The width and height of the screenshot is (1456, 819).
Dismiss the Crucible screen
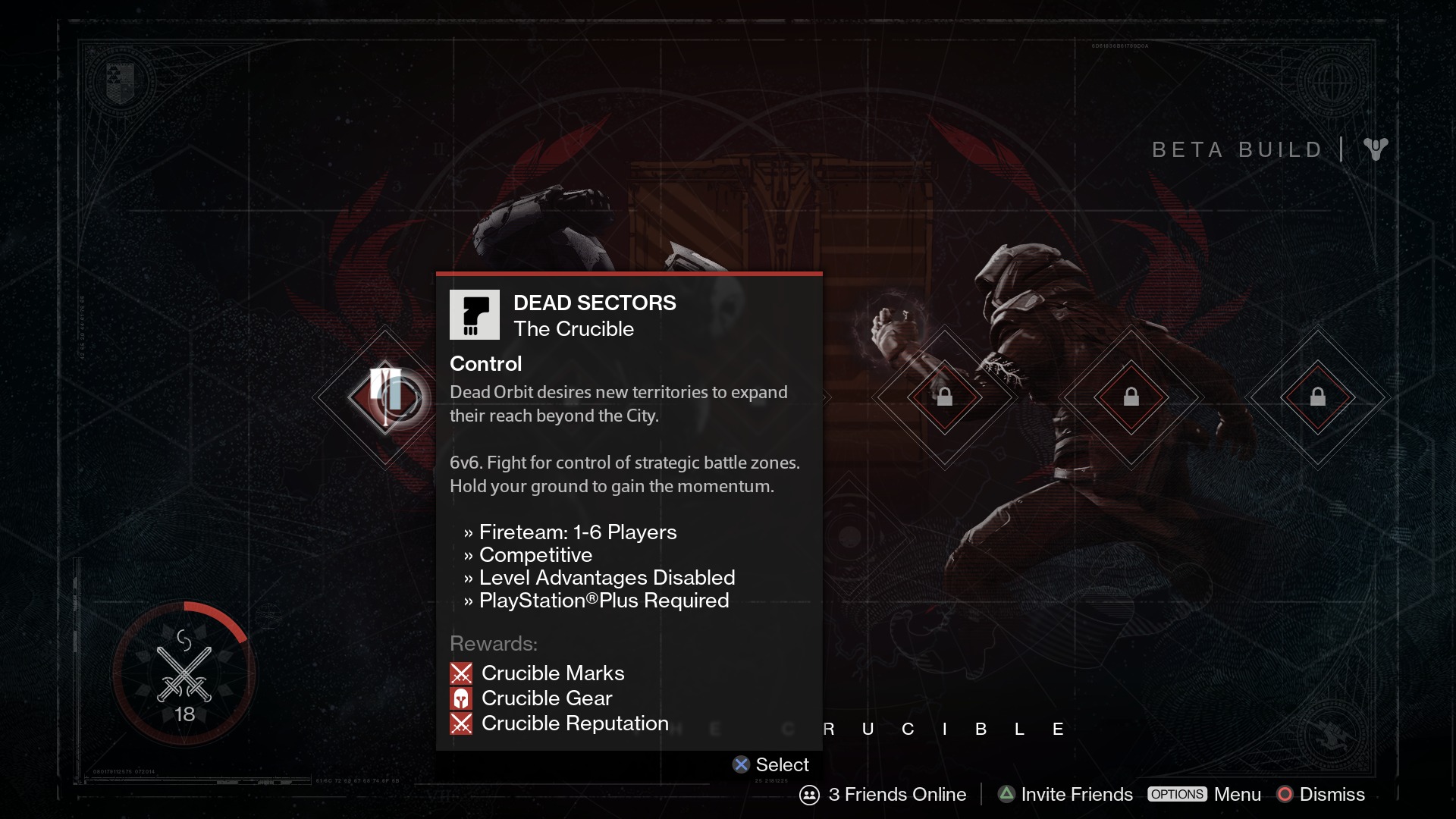[1321, 794]
